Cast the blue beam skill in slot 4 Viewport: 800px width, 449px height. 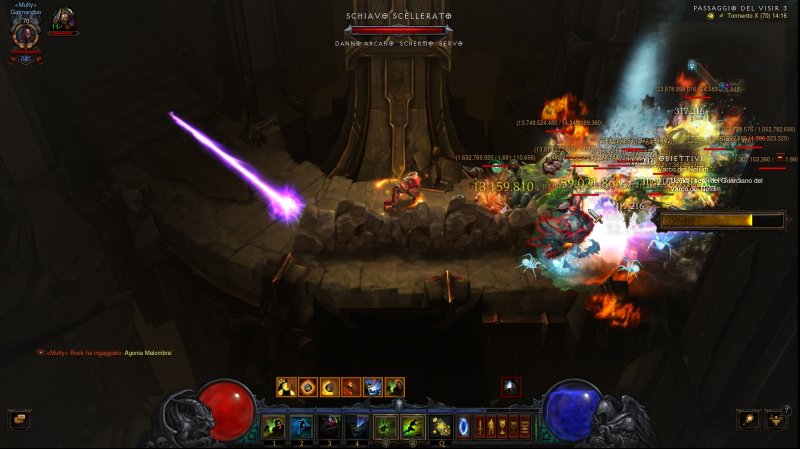[357, 427]
